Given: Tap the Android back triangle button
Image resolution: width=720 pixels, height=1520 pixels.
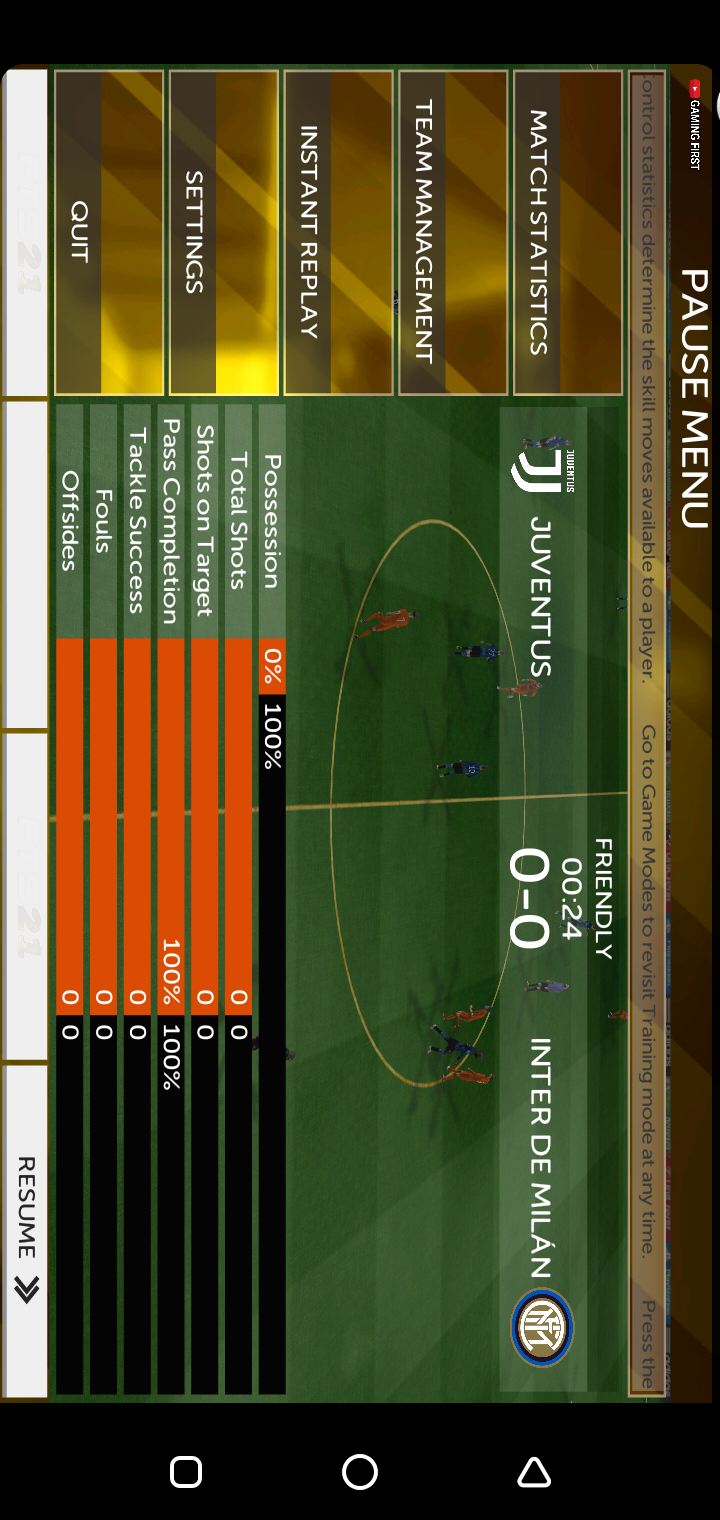Looking at the screenshot, I should 534,1472.
